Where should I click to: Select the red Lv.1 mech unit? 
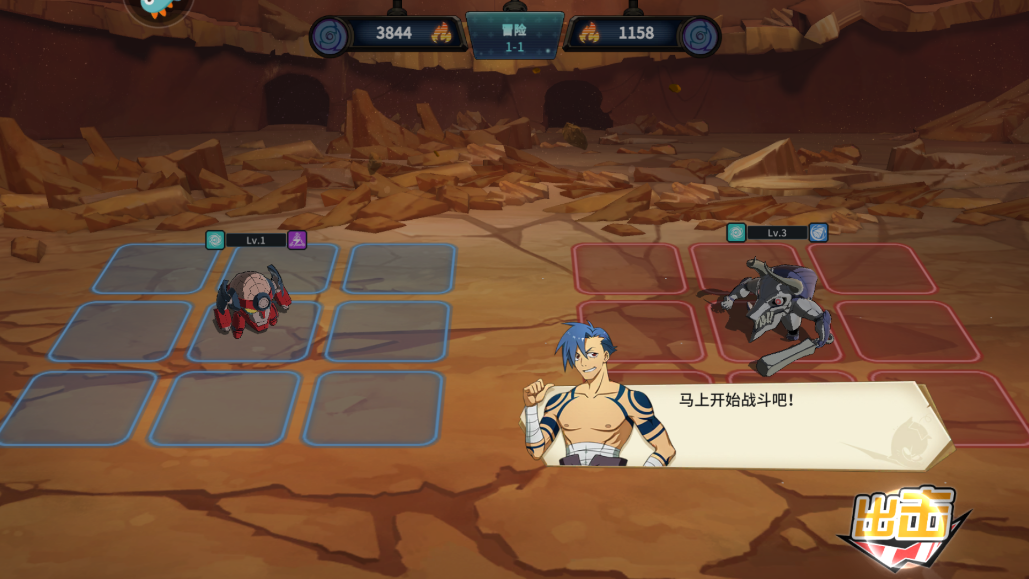click(x=252, y=301)
